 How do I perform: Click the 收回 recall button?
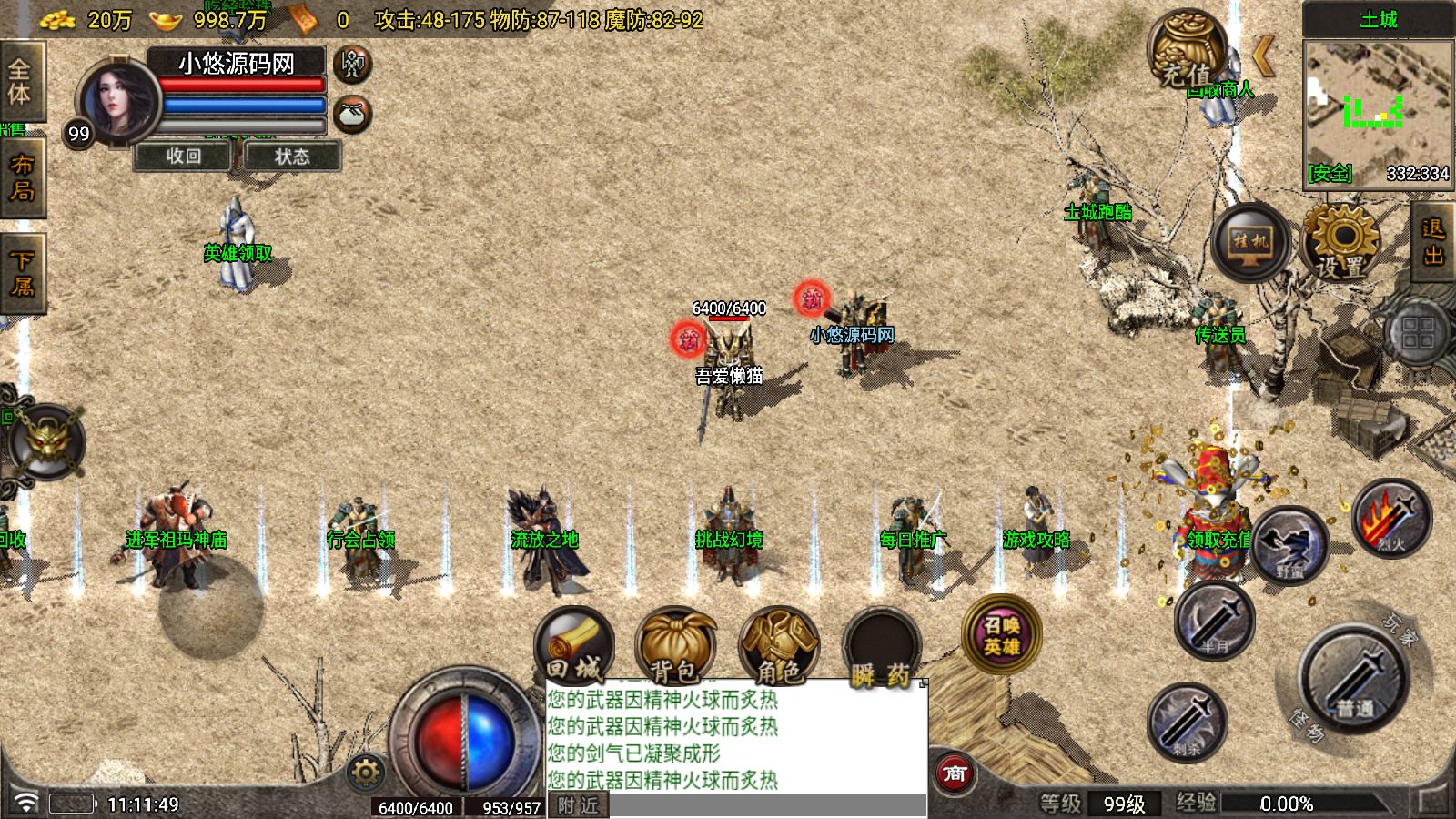[184, 157]
